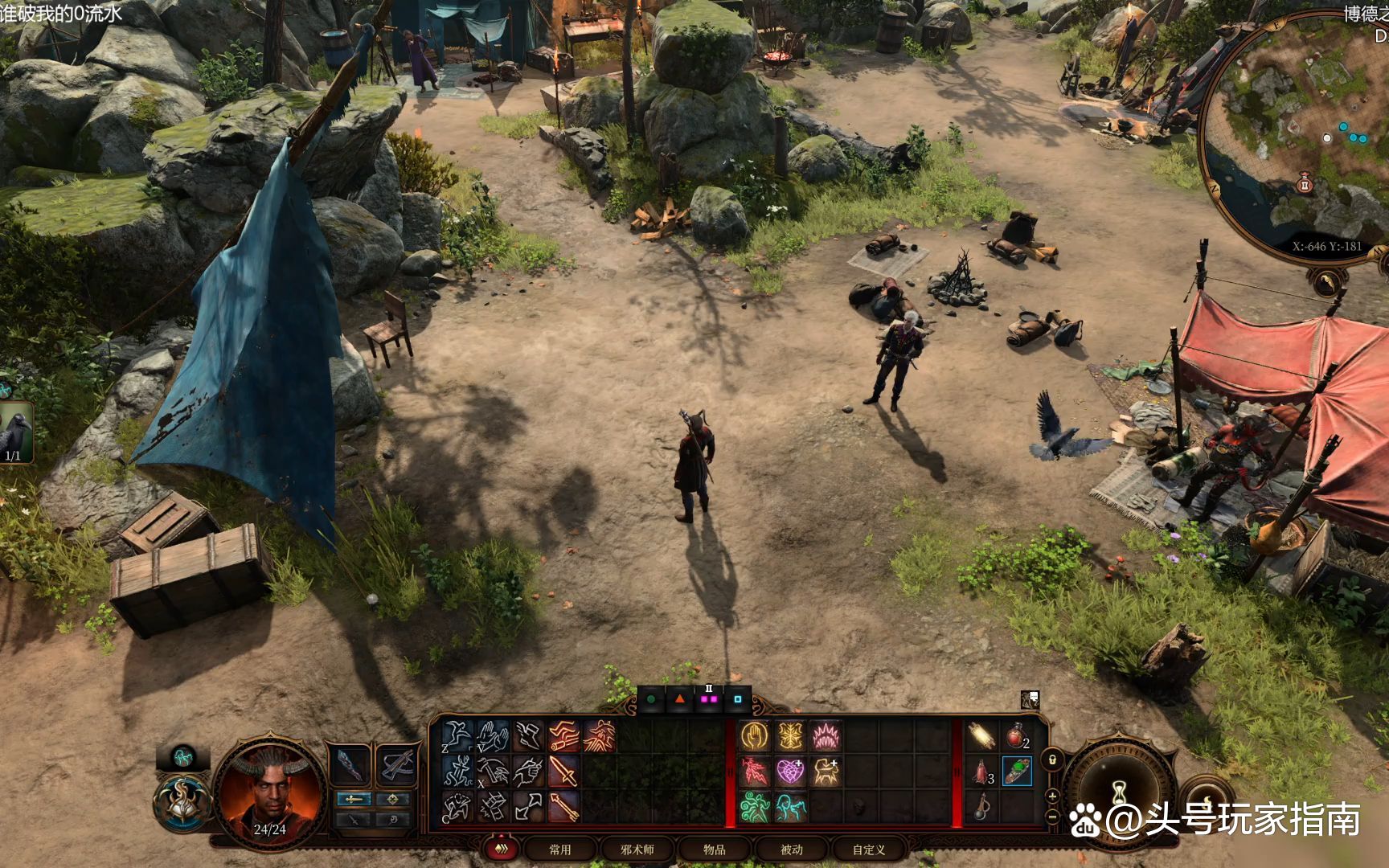Select the glowing scroll item slot

pos(981,735)
